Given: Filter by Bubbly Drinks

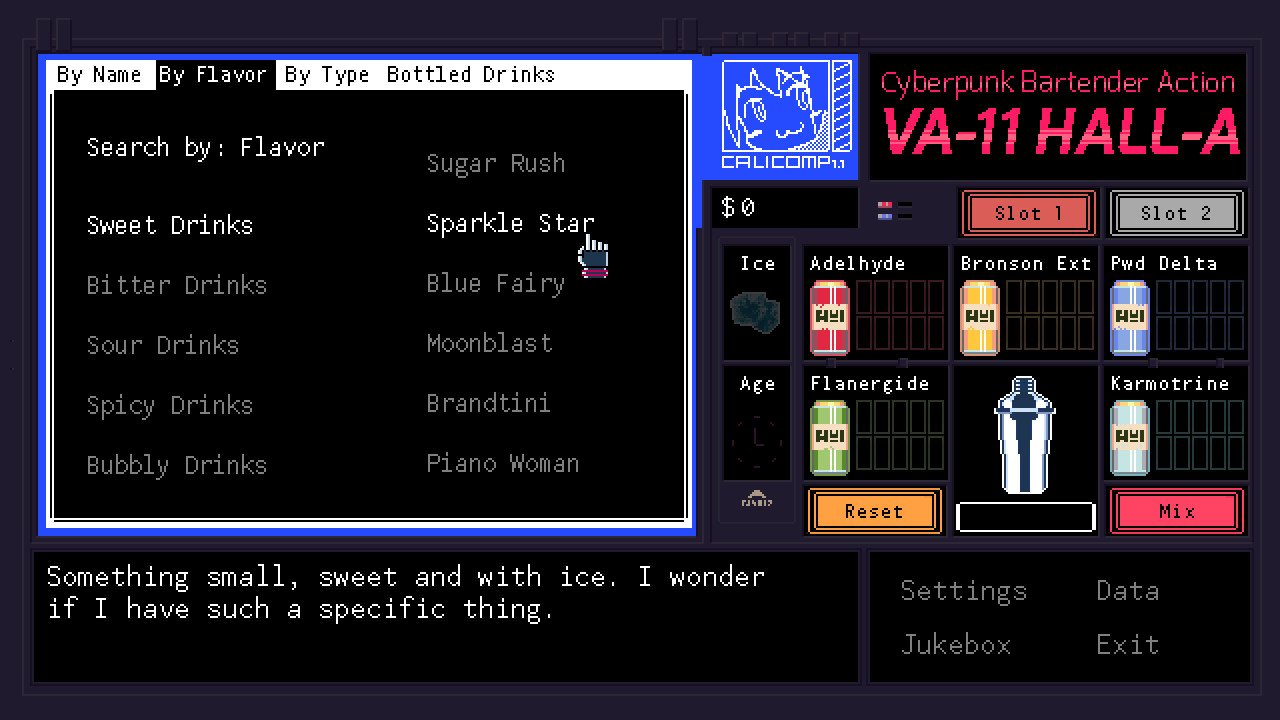Looking at the screenshot, I should [x=176, y=464].
